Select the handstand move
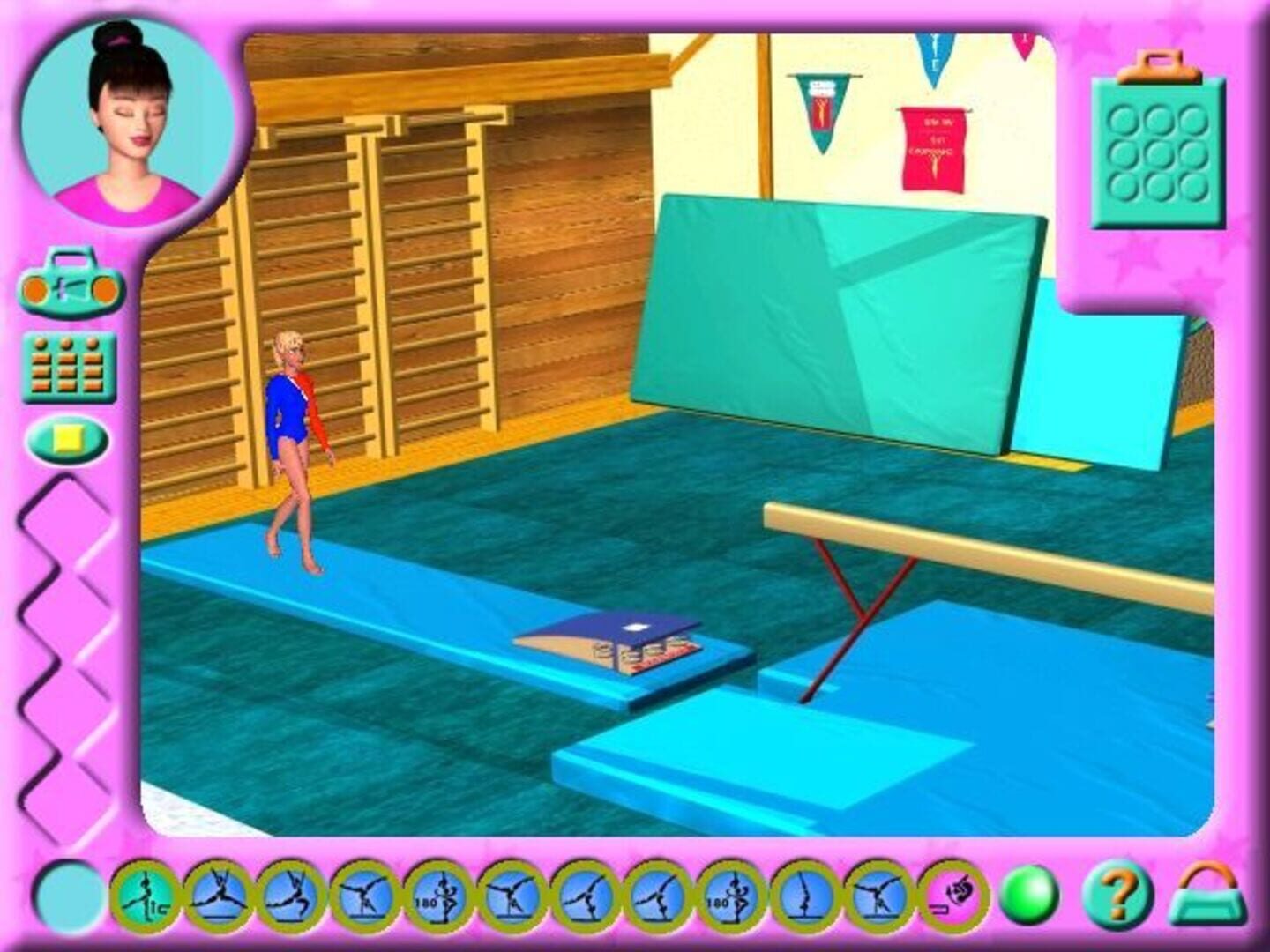This screenshot has height=952, width=1270. click(803, 899)
